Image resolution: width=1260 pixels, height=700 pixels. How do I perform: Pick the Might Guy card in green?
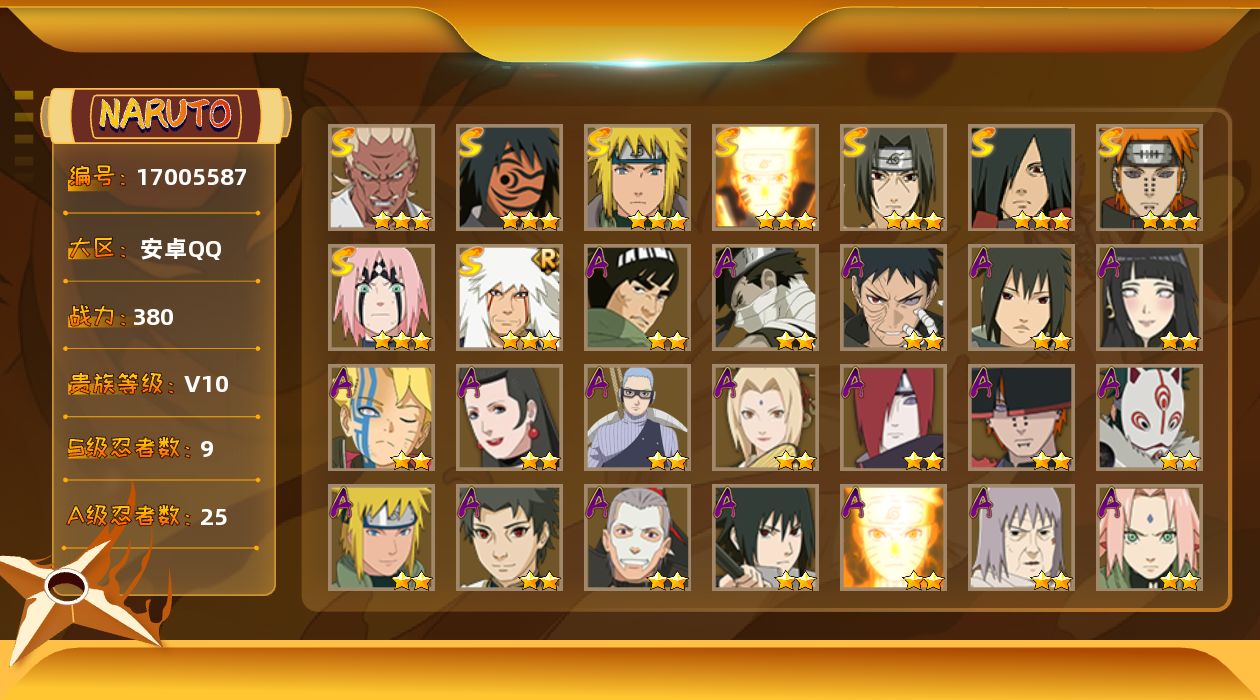(637, 297)
